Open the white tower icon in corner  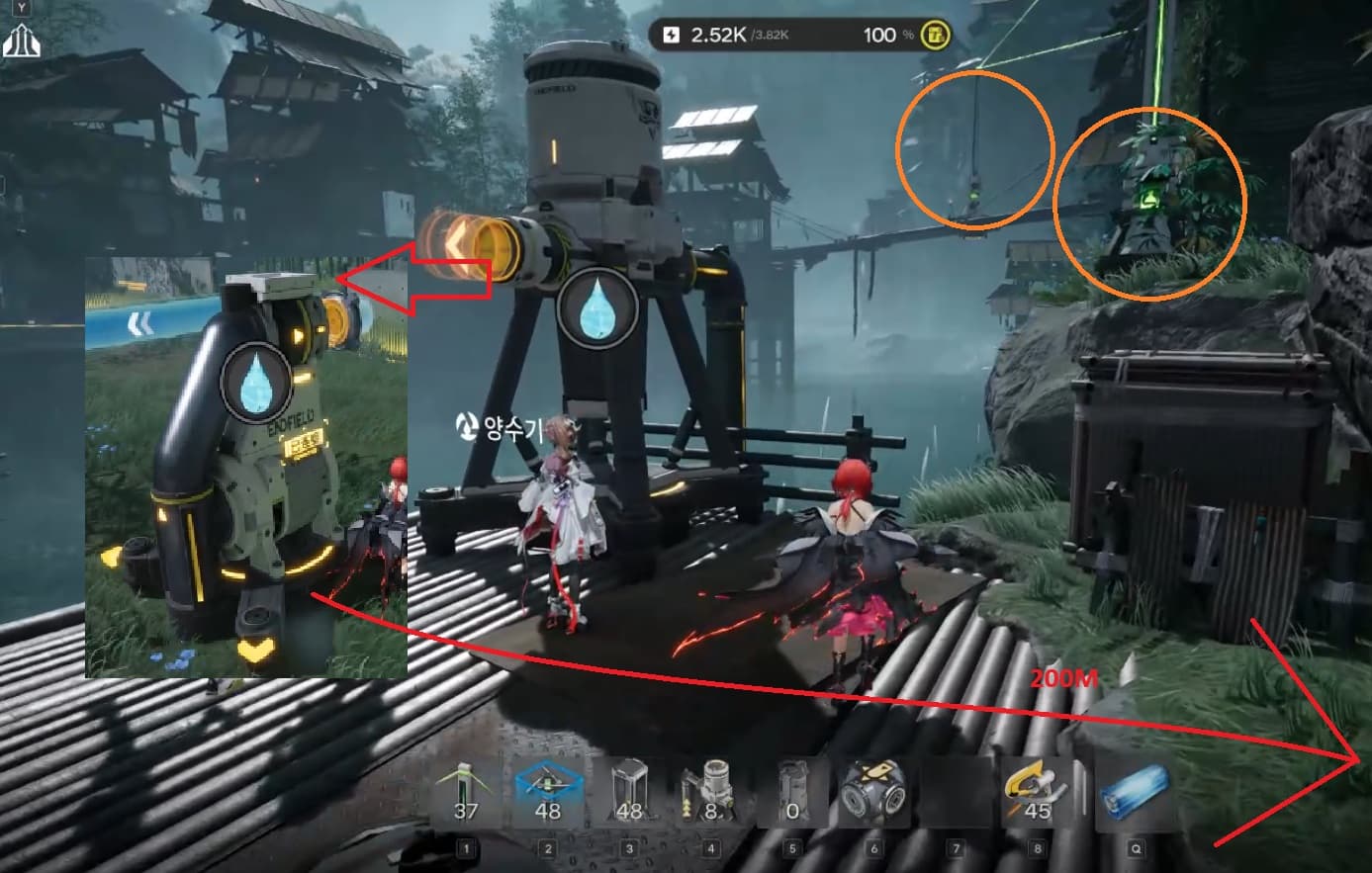[x=21, y=42]
